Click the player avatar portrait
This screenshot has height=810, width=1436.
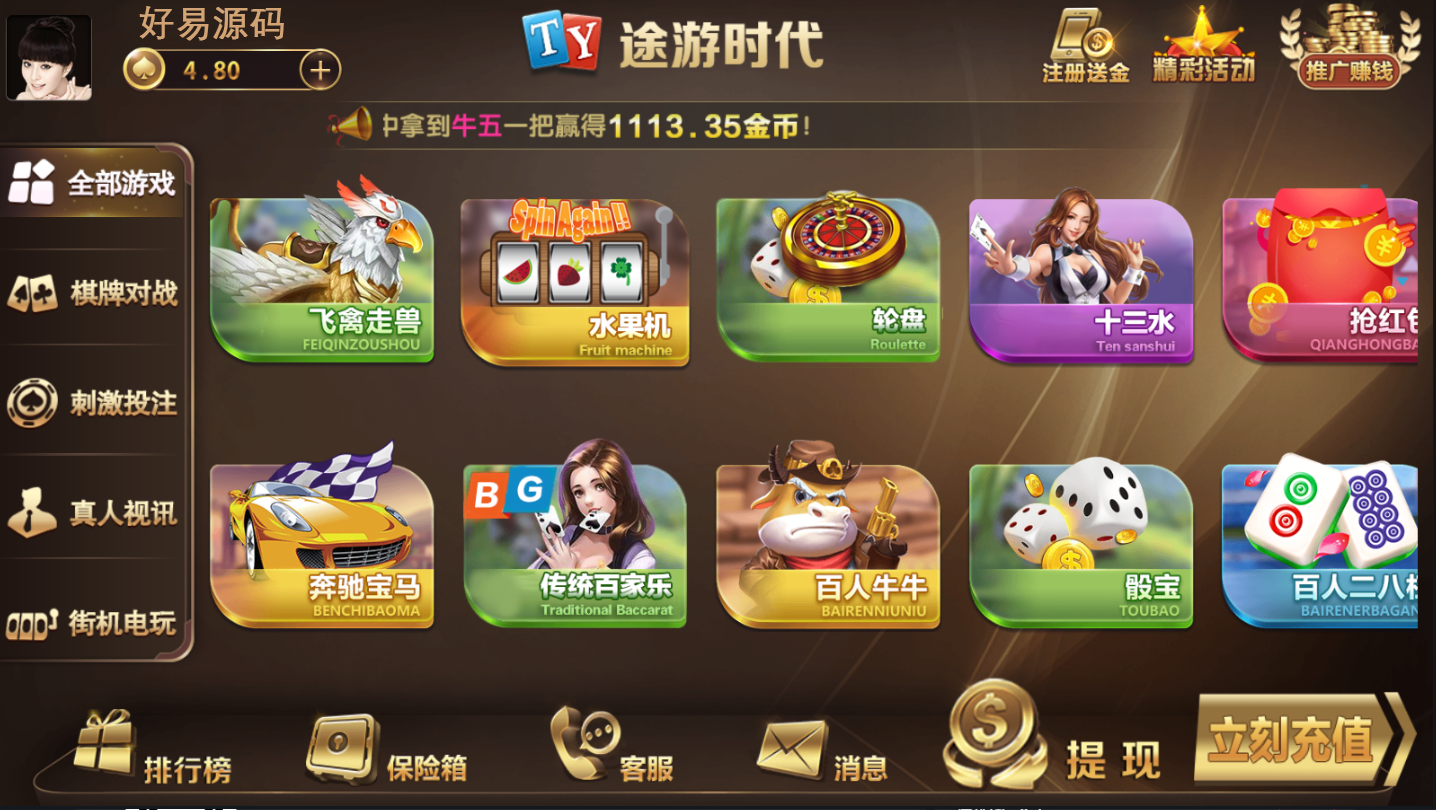tap(49, 56)
